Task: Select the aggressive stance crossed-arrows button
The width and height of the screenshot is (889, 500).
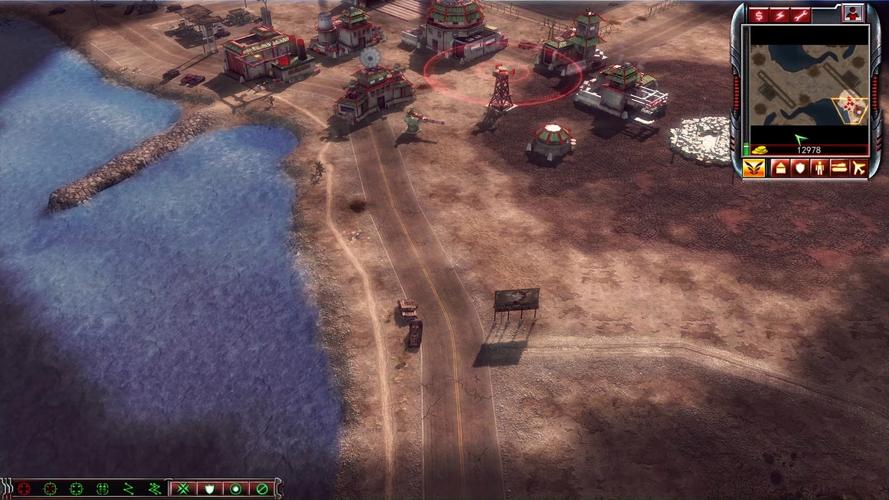Action: (184, 489)
